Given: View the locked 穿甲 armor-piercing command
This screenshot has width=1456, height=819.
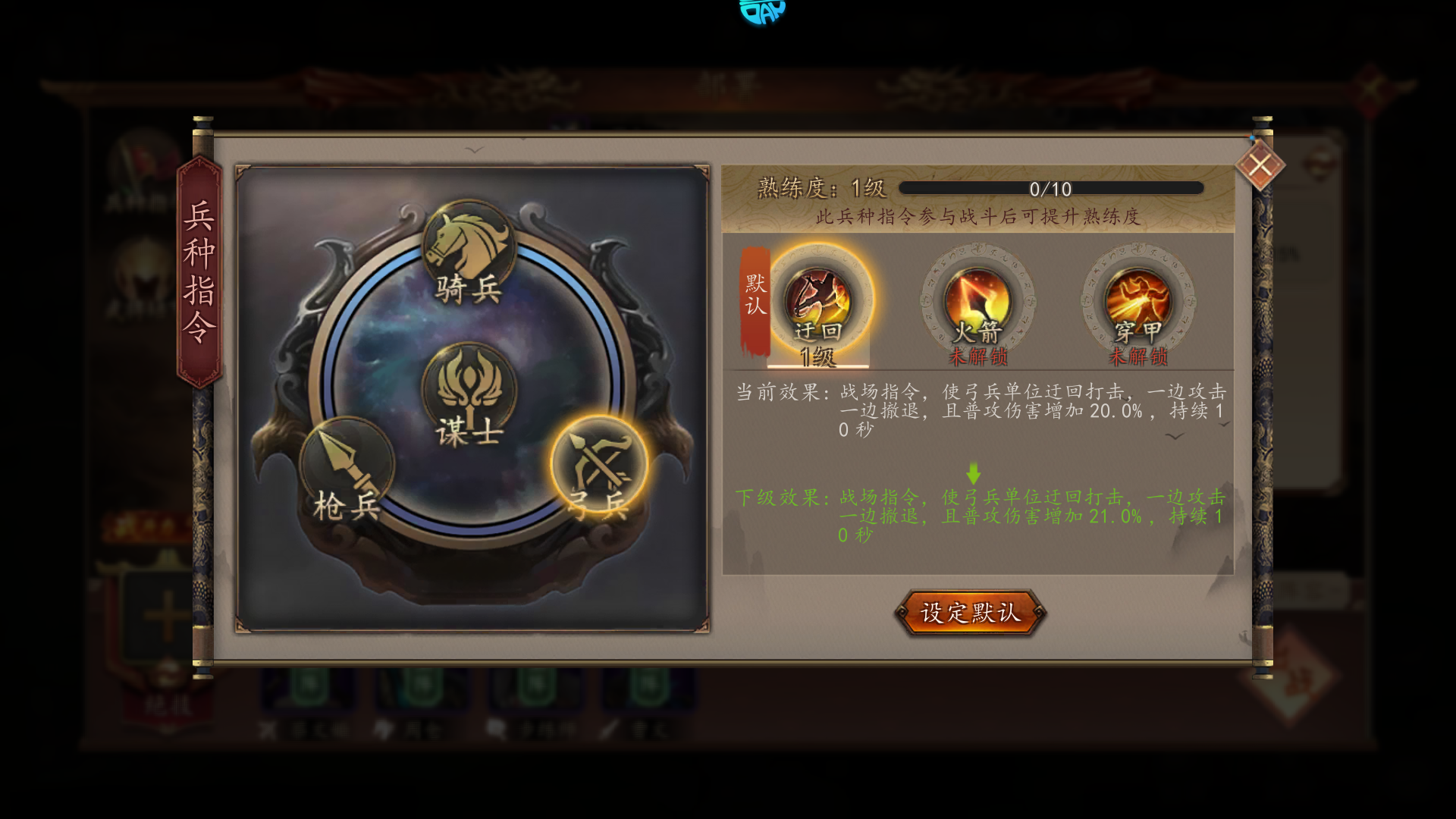Looking at the screenshot, I should click(x=1137, y=303).
